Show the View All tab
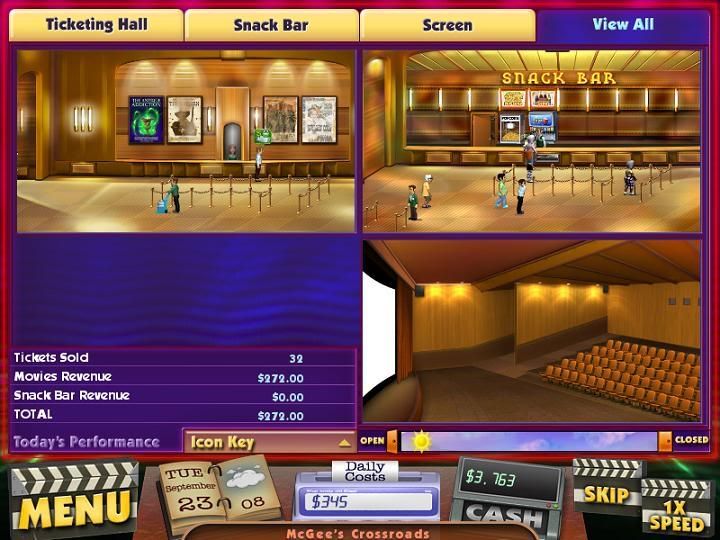 pos(622,24)
